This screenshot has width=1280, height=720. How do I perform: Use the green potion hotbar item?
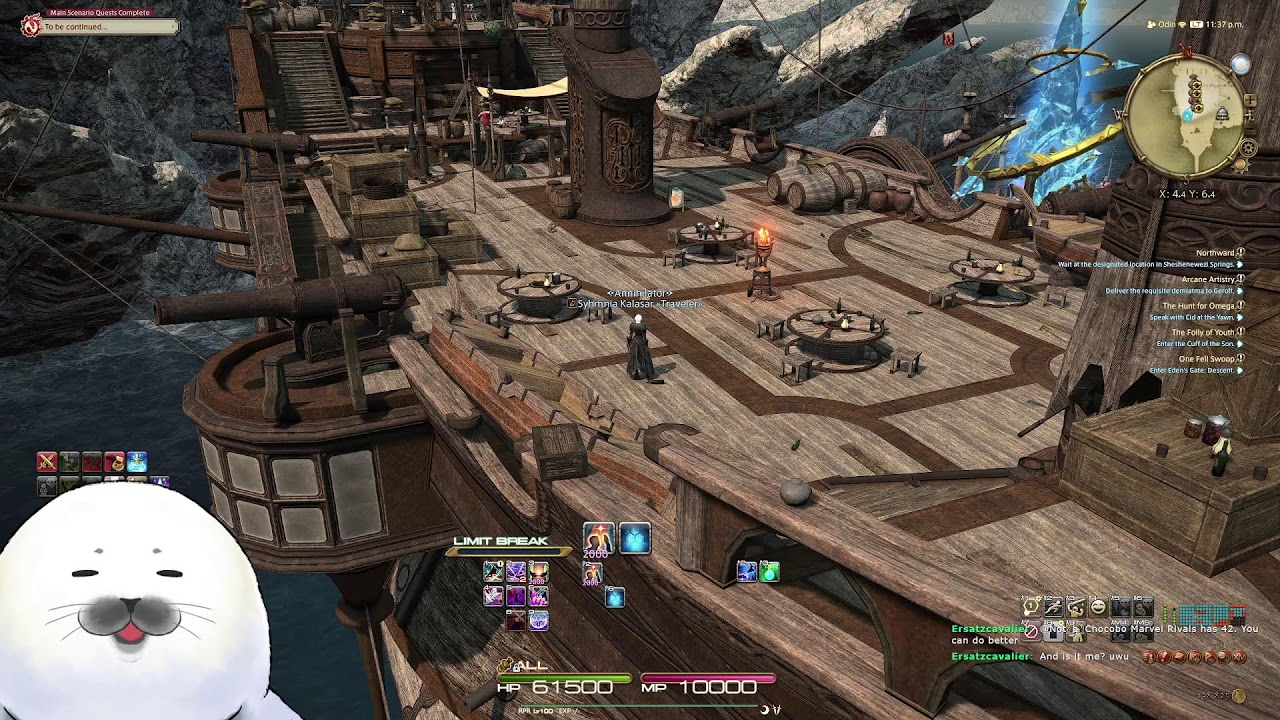(769, 572)
